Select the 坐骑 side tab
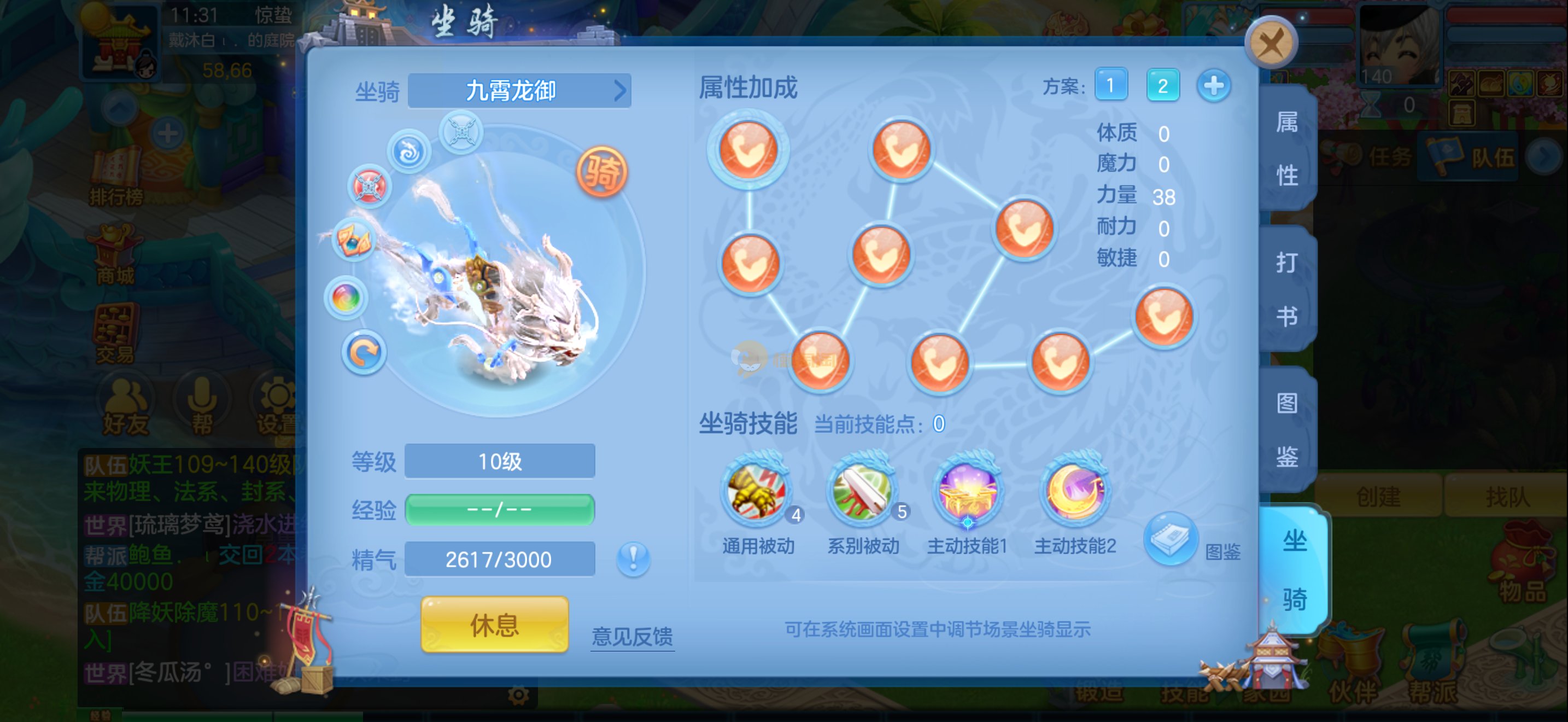Screen dimensions: 1568x722 [1294, 570]
